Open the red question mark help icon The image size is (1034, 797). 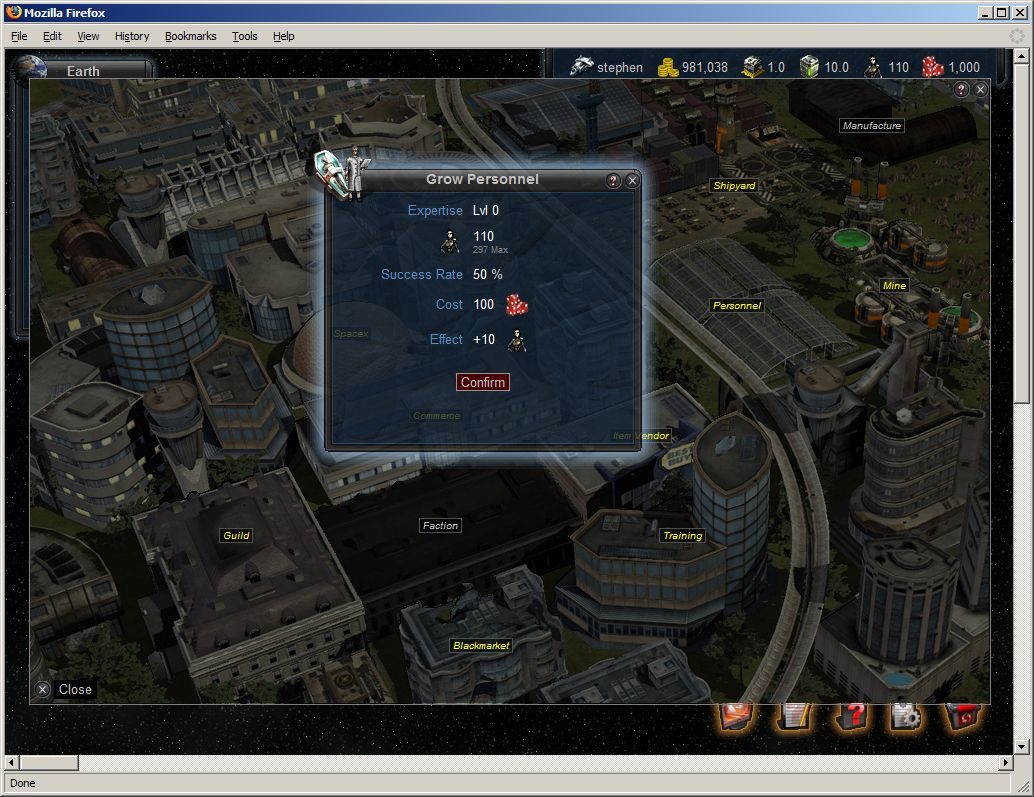point(850,716)
